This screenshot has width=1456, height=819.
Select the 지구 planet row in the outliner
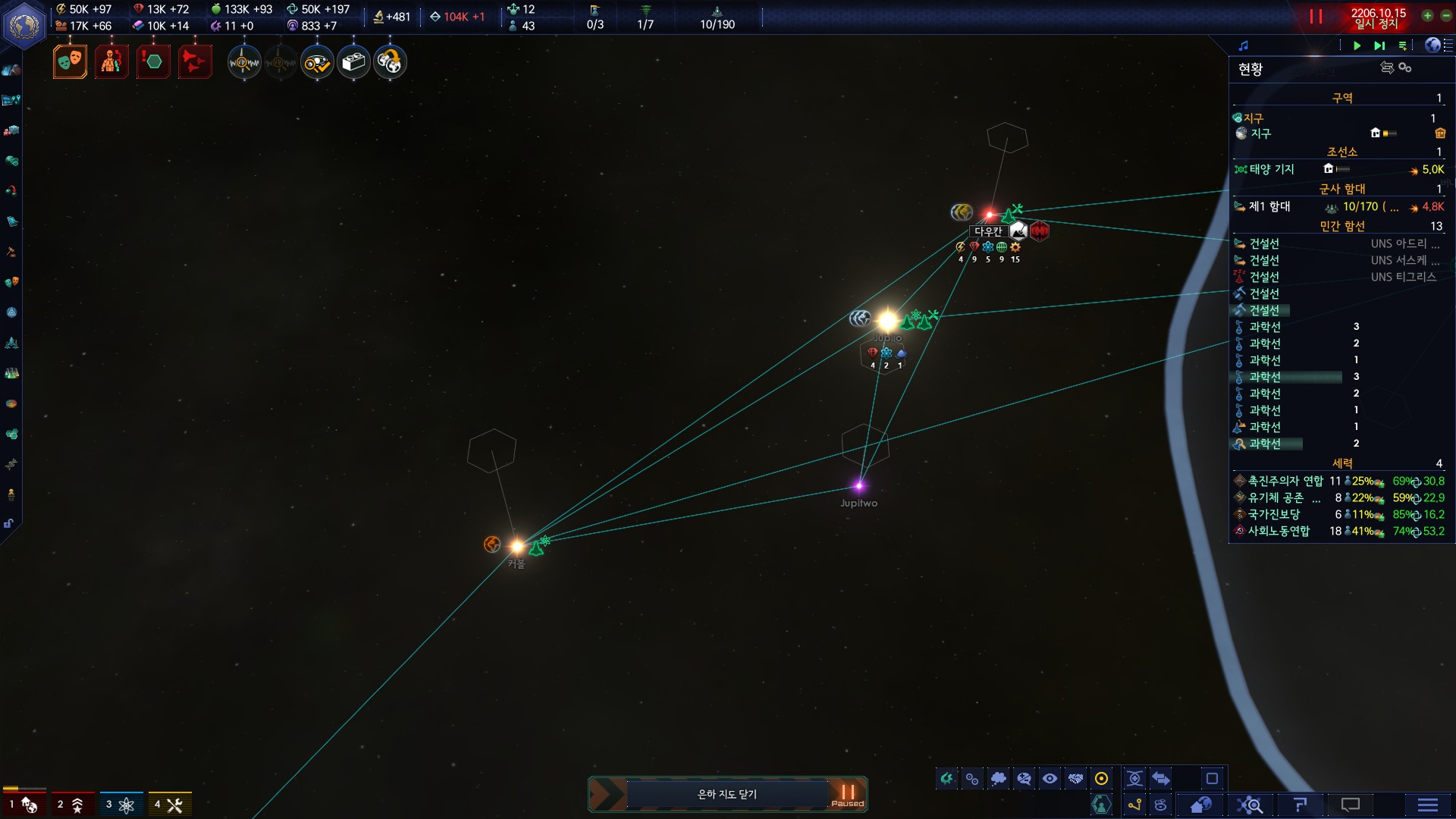1260,133
